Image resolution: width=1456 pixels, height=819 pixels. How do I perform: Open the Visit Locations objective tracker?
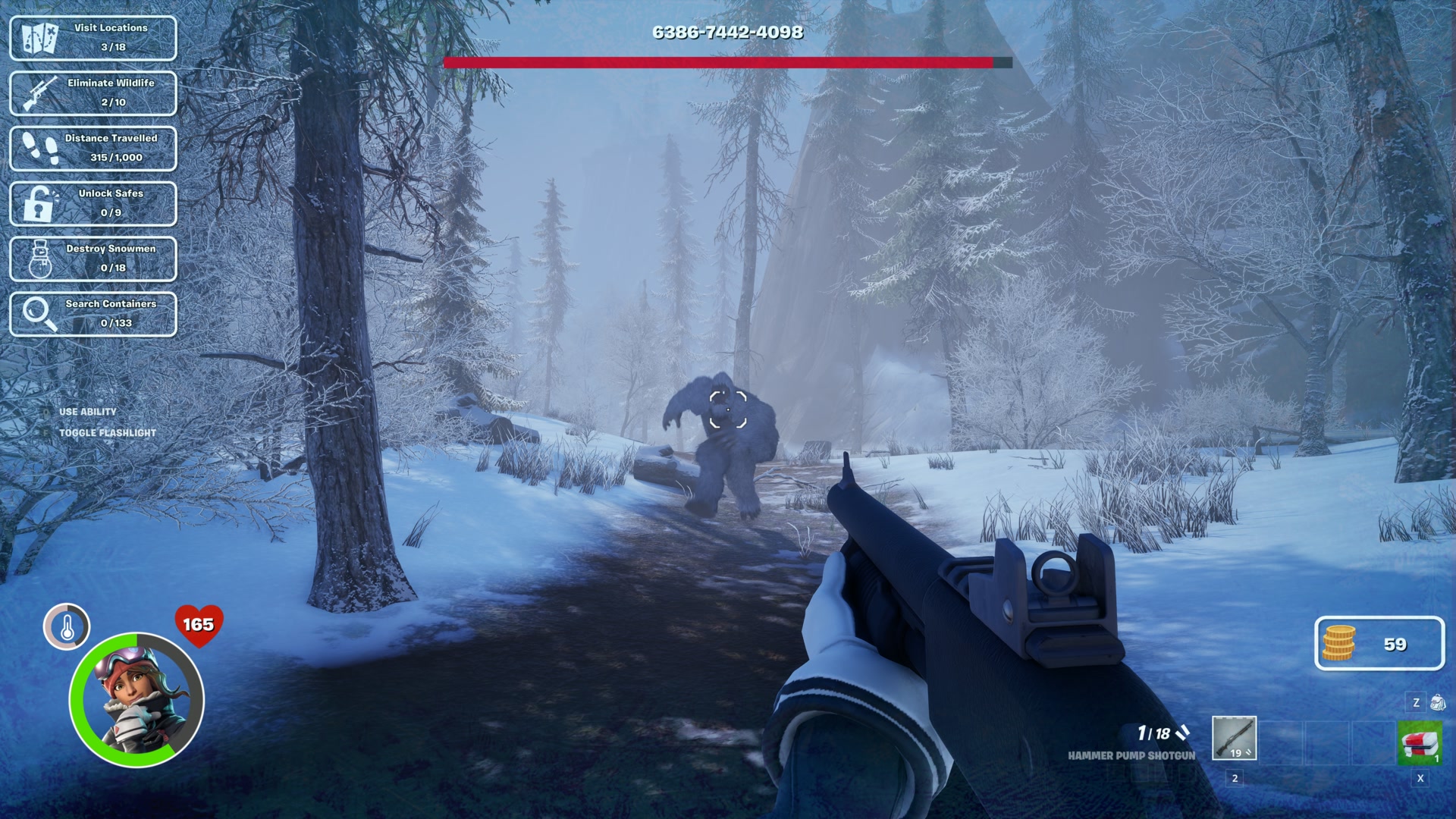click(93, 38)
